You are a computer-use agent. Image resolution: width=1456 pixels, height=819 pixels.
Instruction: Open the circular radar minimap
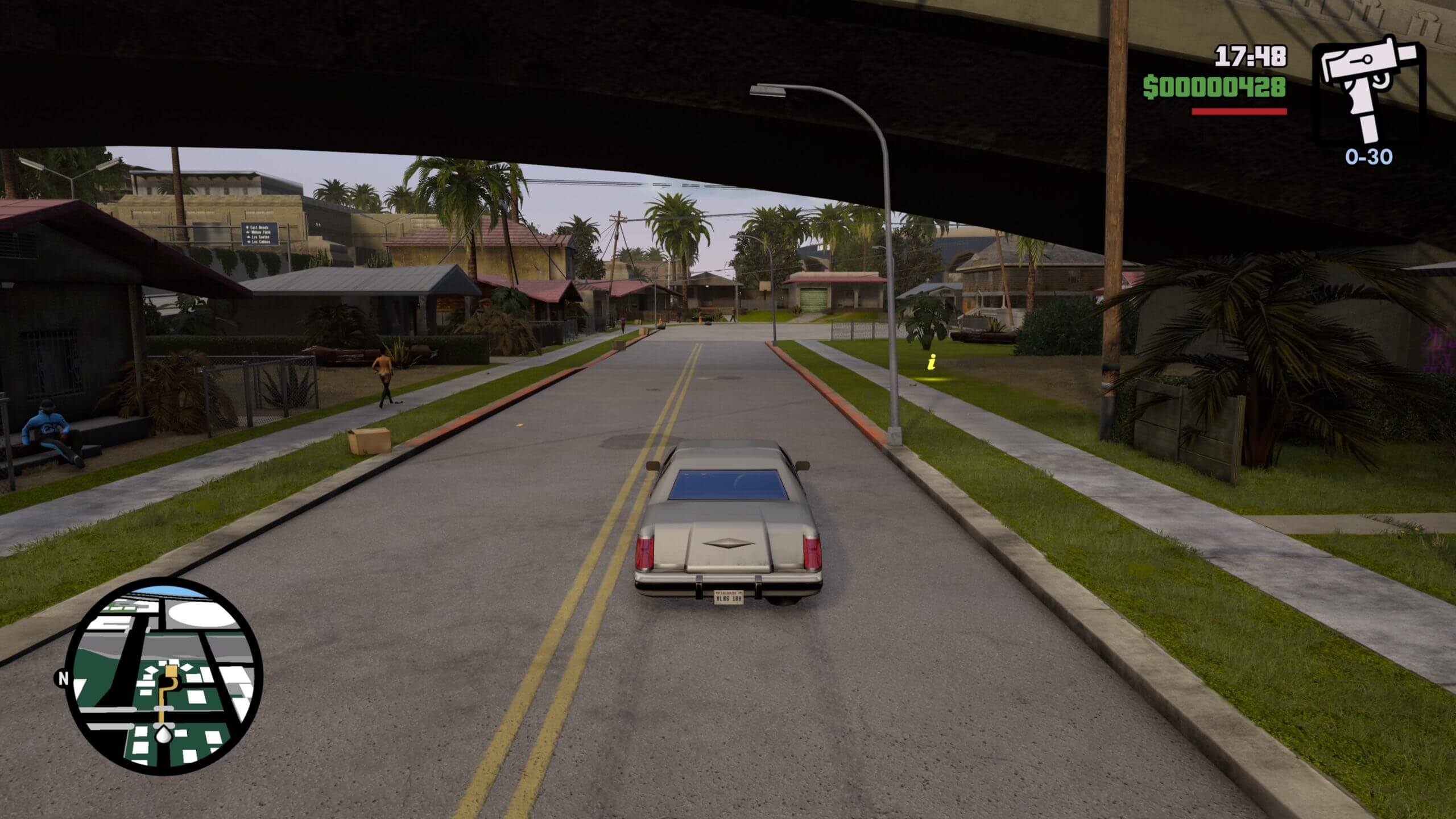click(165, 676)
